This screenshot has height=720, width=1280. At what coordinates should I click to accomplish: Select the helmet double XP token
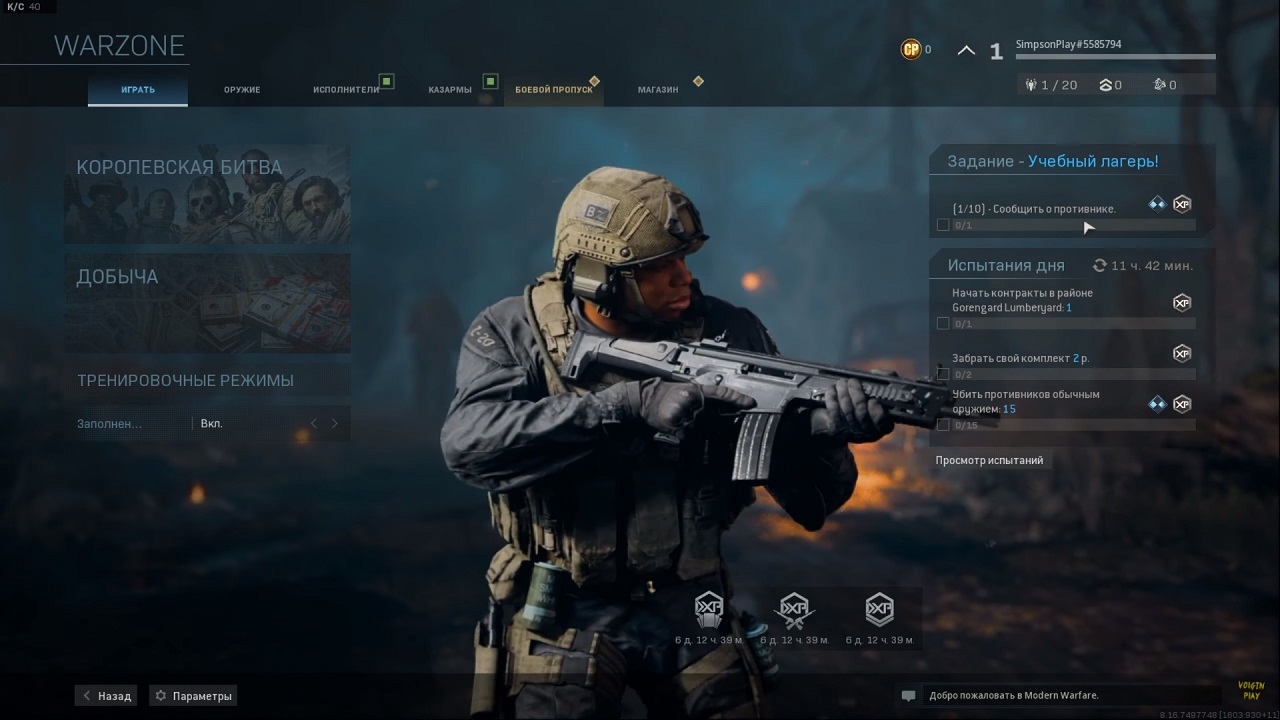[x=709, y=610]
